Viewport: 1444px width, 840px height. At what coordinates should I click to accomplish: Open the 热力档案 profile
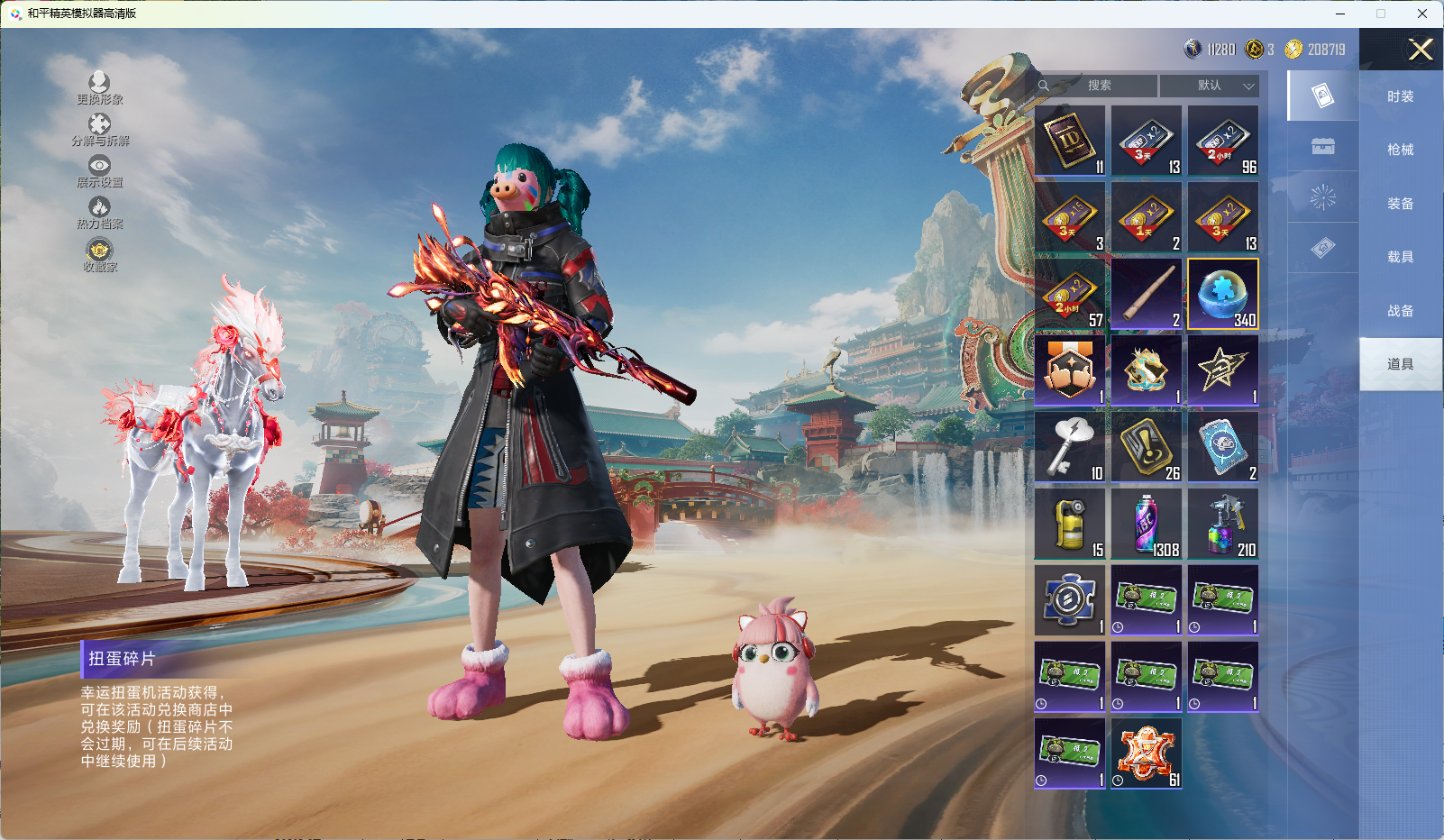point(99,213)
